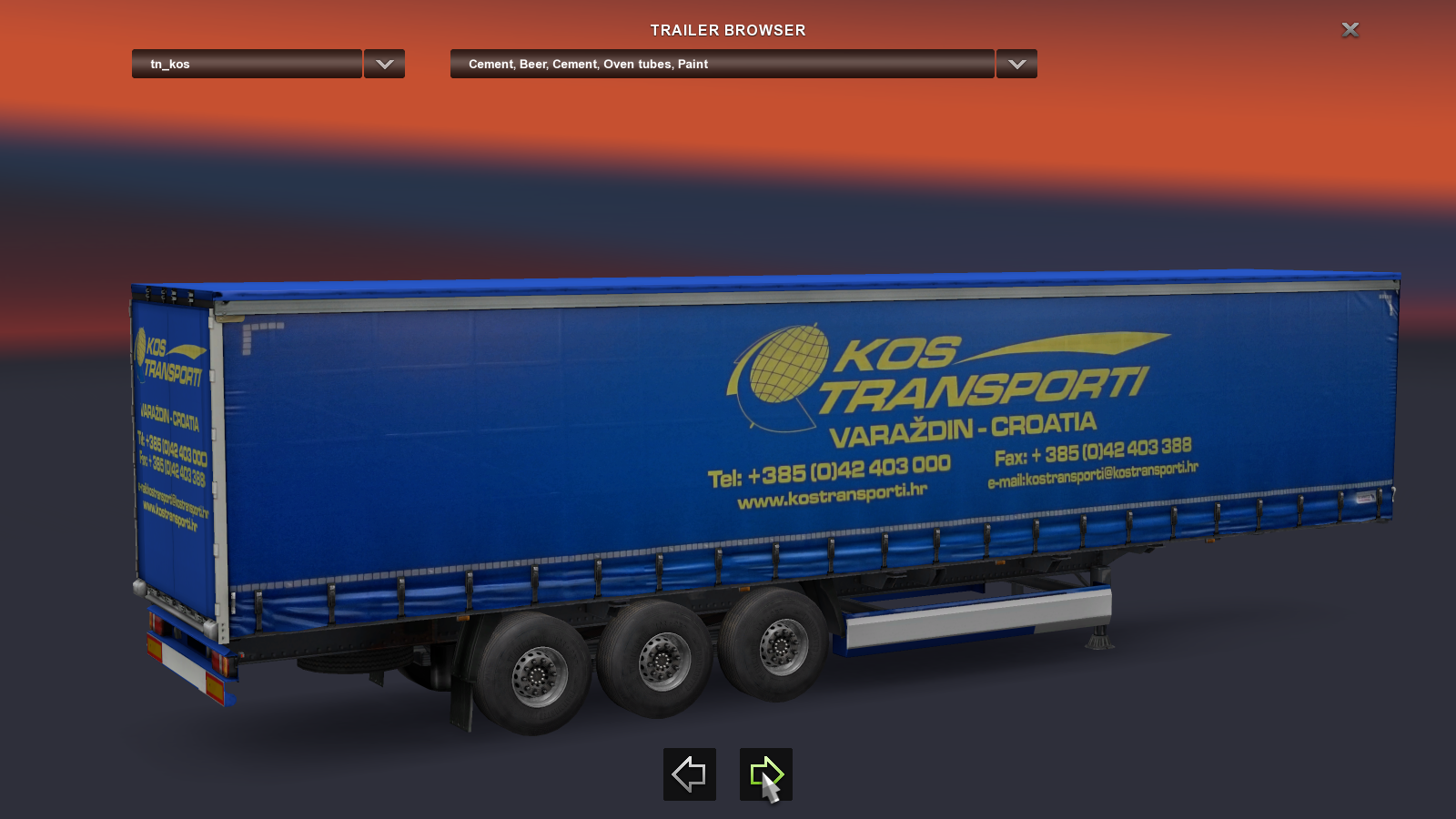Expand the trailer list arrow beside tn_kos

click(x=384, y=64)
